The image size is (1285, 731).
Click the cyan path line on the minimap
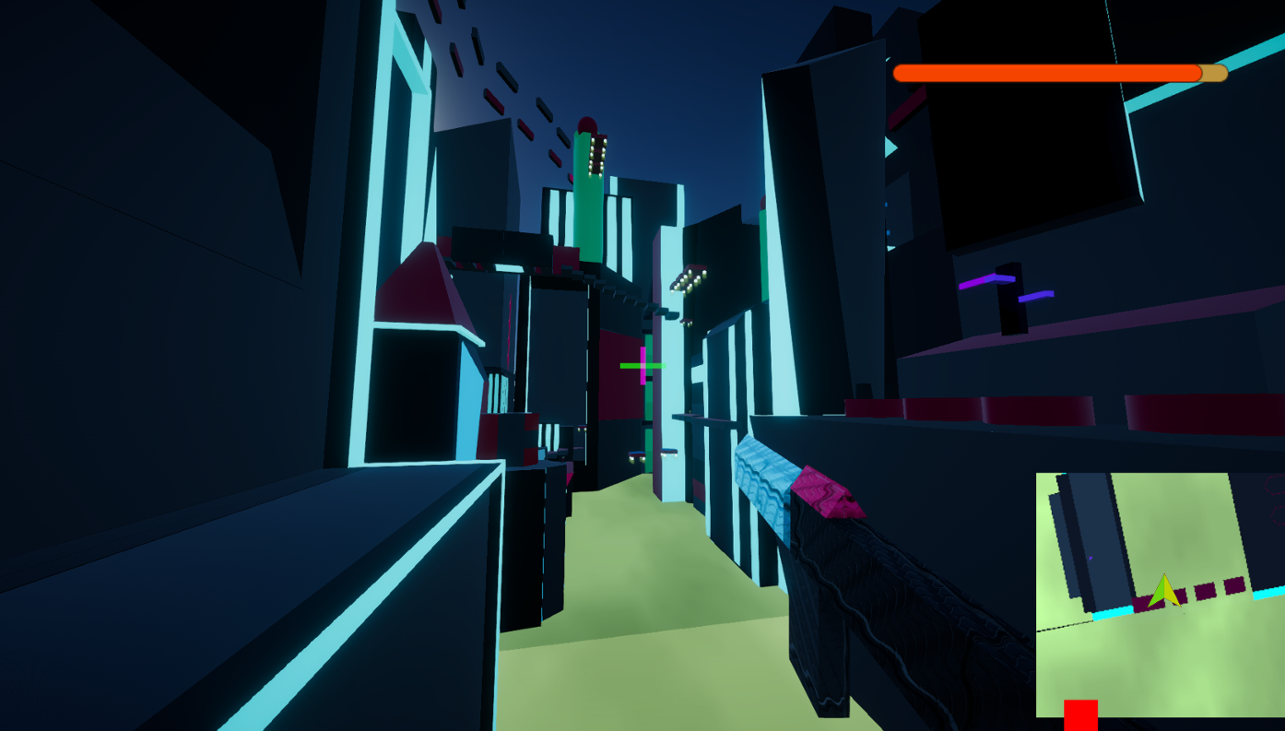(x=1110, y=612)
